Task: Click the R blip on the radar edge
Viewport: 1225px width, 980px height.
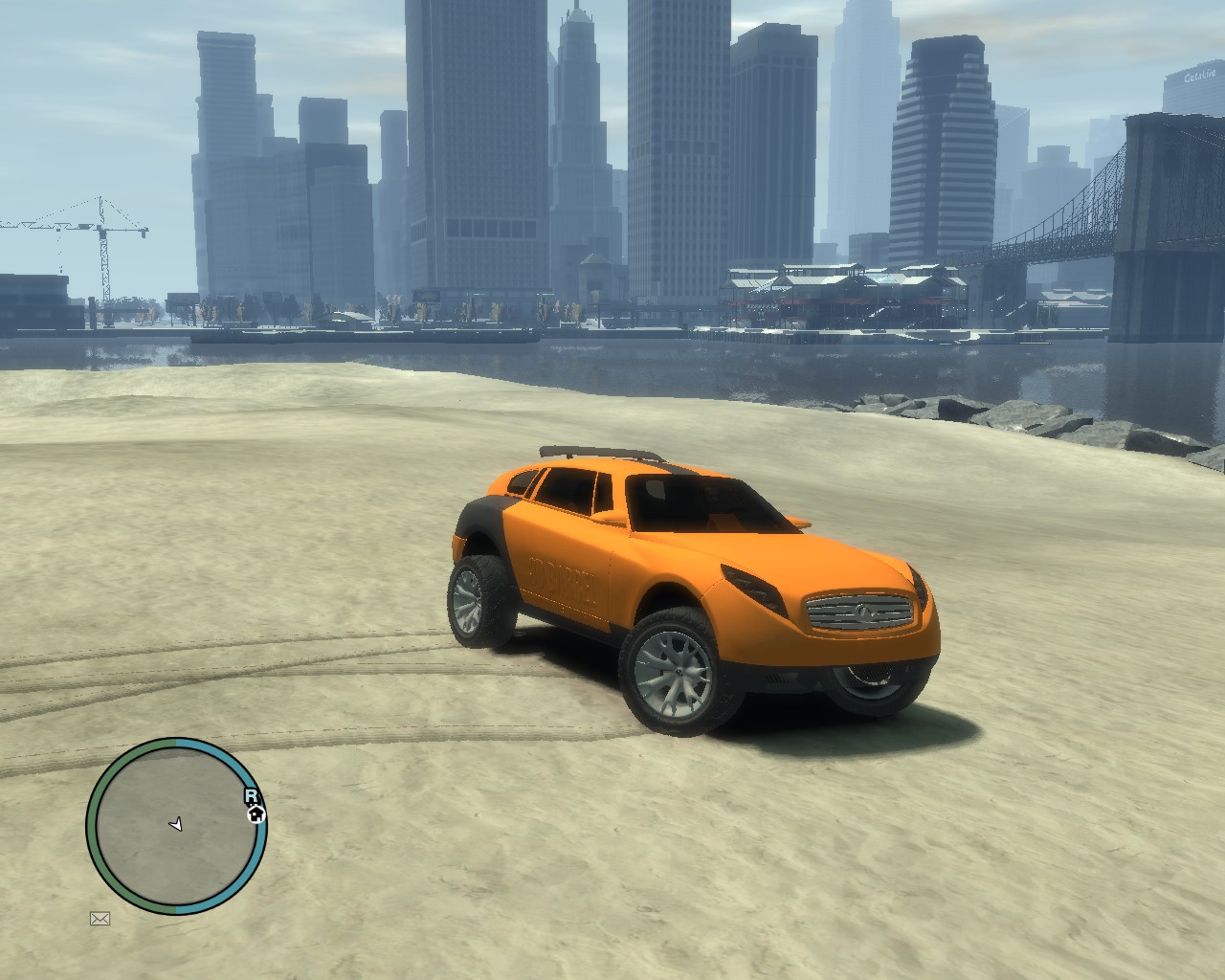Action: point(252,796)
